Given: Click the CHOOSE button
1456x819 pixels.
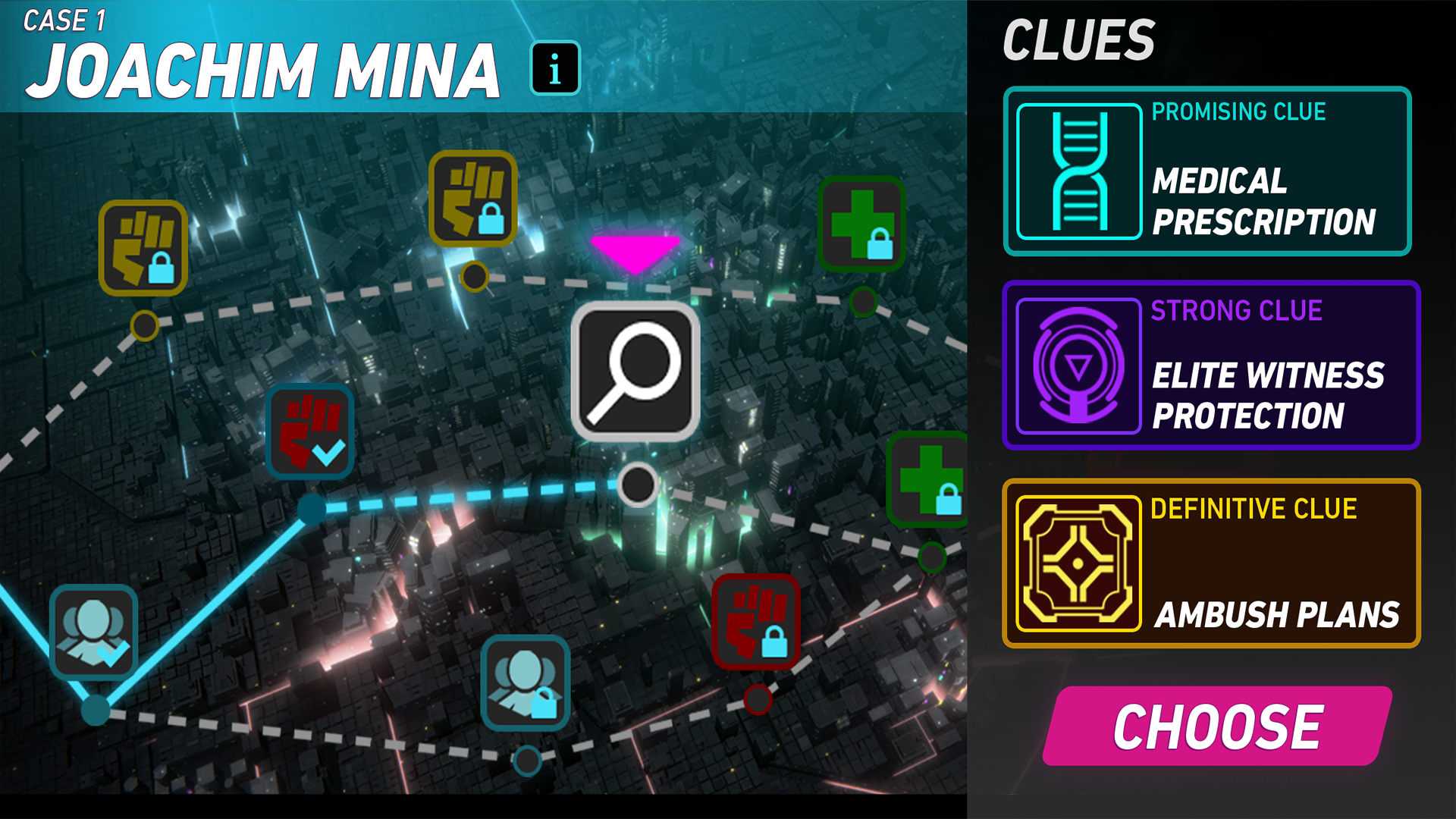Looking at the screenshot, I should pyautogui.click(x=1217, y=726).
